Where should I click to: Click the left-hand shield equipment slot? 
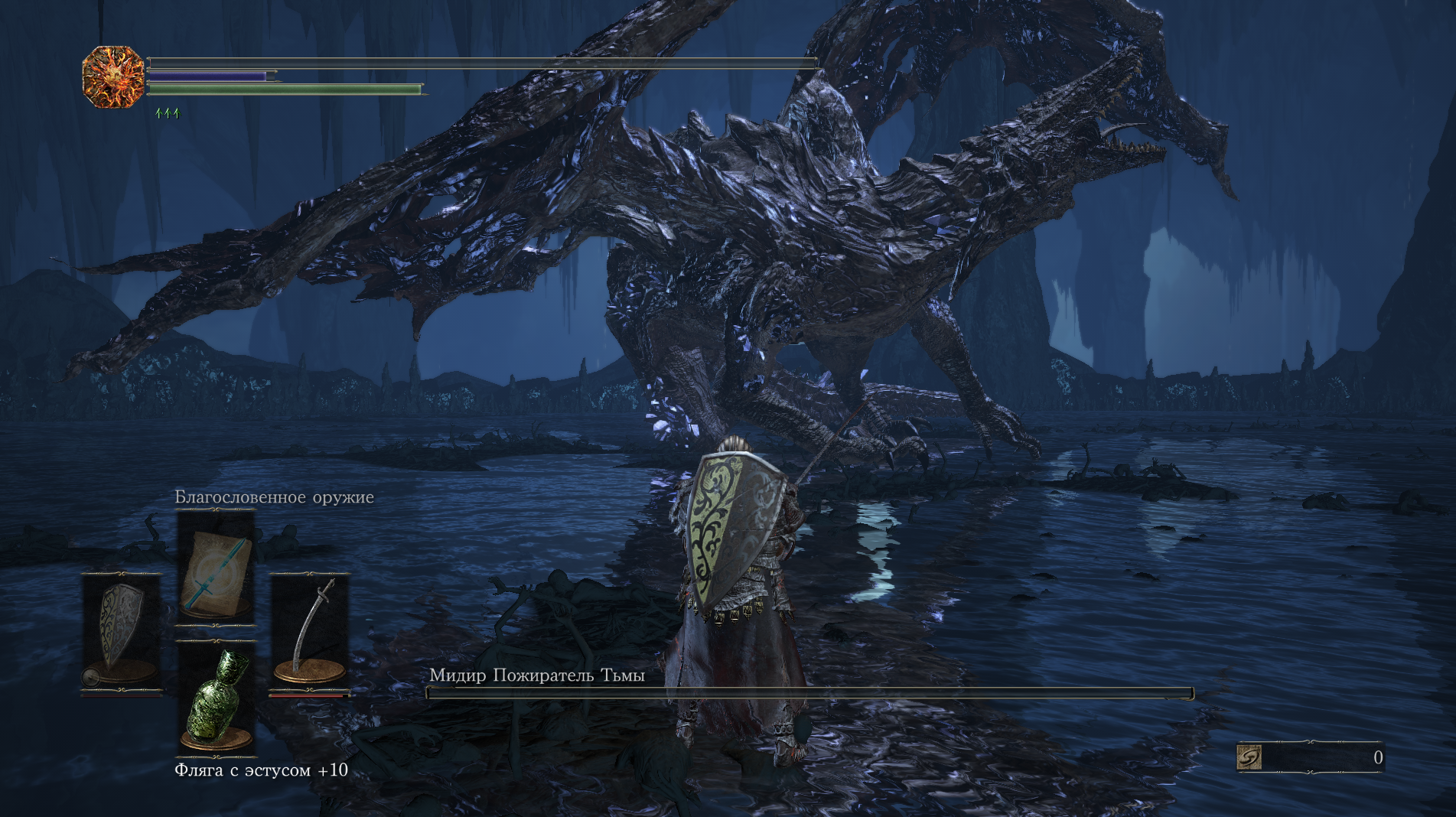pyautogui.click(x=121, y=633)
